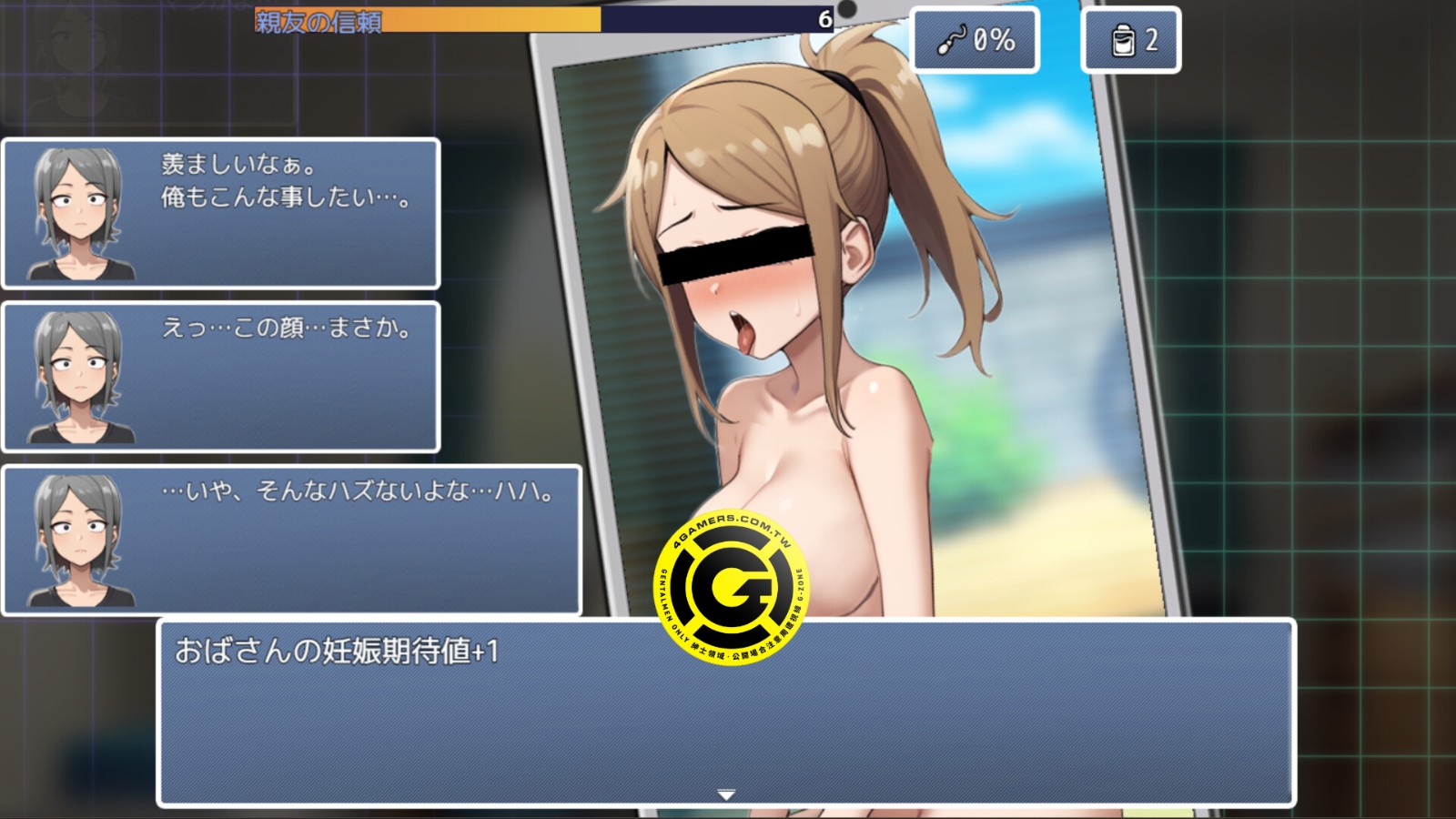The width and height of the screenshot is (1456, 819).
Task: Click the trust gauge number 6 to toggle view
Action: [x=824, y=18]
